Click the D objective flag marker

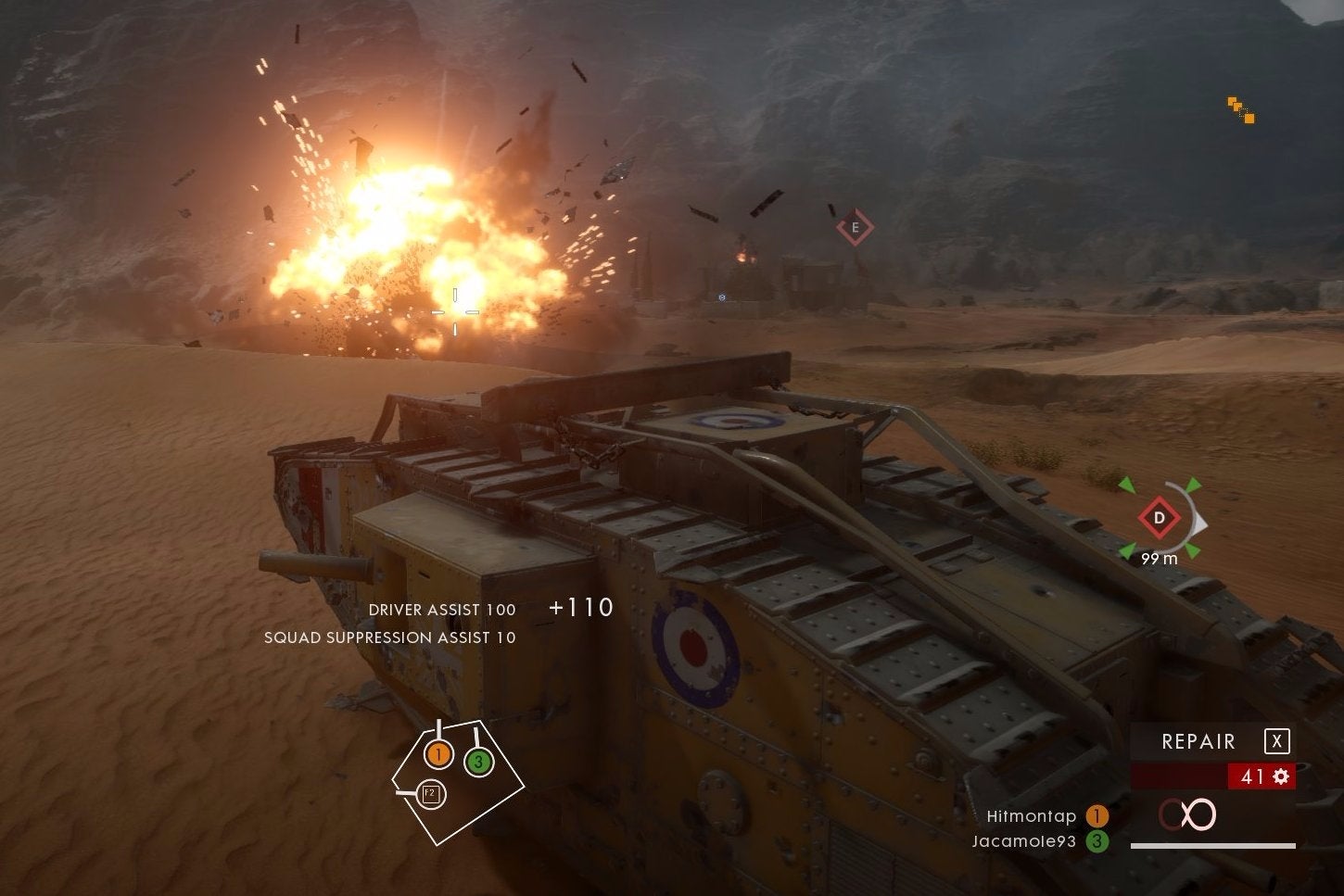click(x=1159, y=519)
